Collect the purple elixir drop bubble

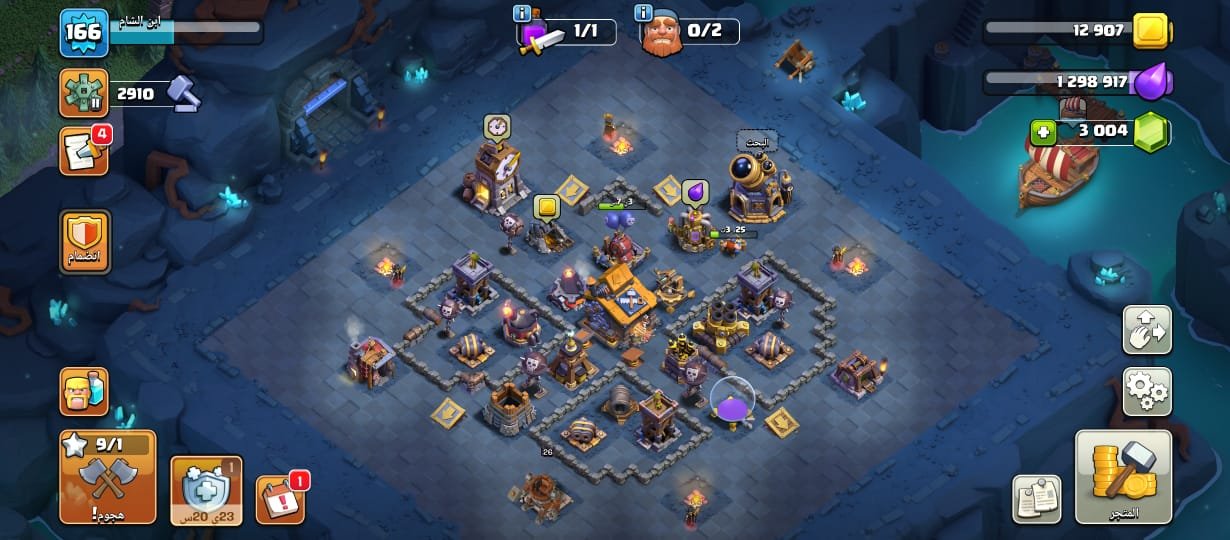click(x=695, y=191)
